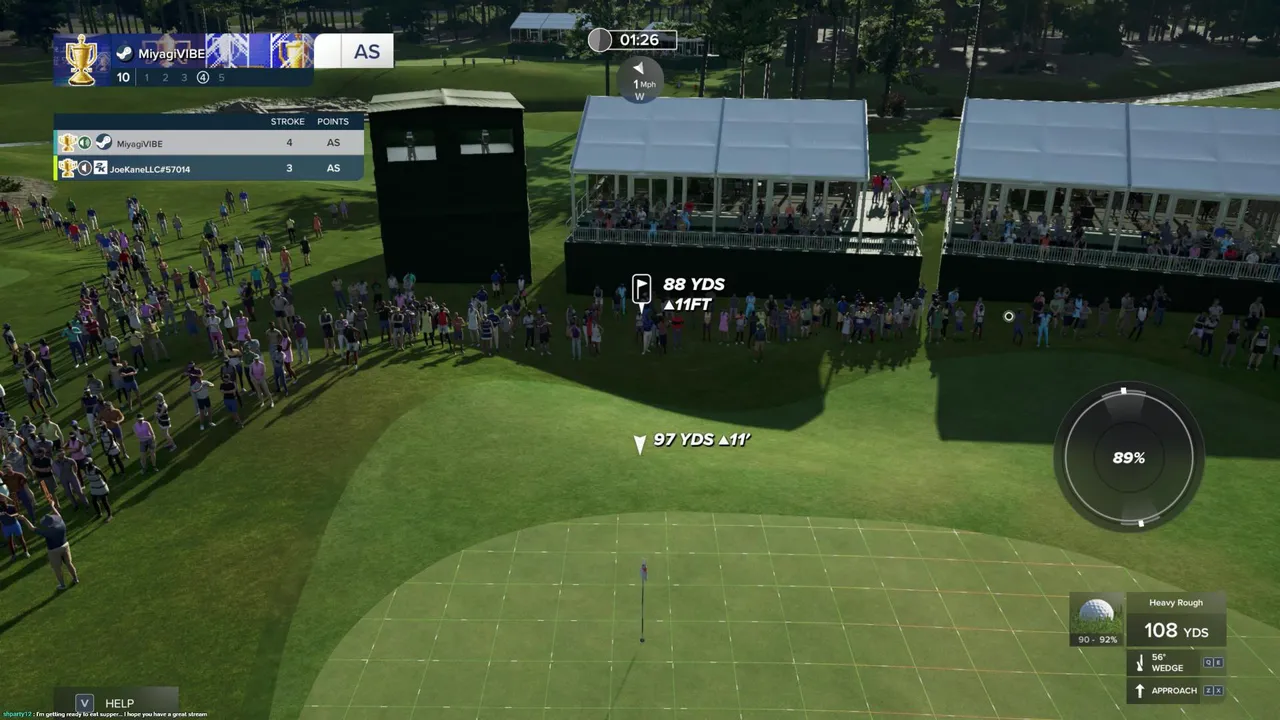Screen dimensions: 1280x720
Task: Open the Help panel
Action: pyautogui.click(x=117, y=703)
